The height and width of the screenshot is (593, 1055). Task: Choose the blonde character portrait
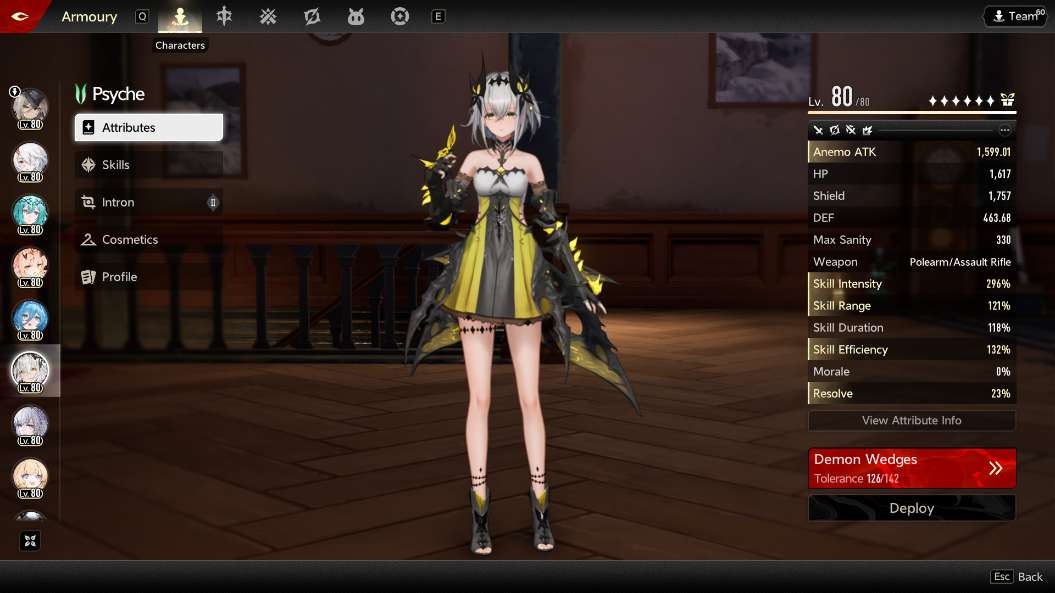point(30,478)
